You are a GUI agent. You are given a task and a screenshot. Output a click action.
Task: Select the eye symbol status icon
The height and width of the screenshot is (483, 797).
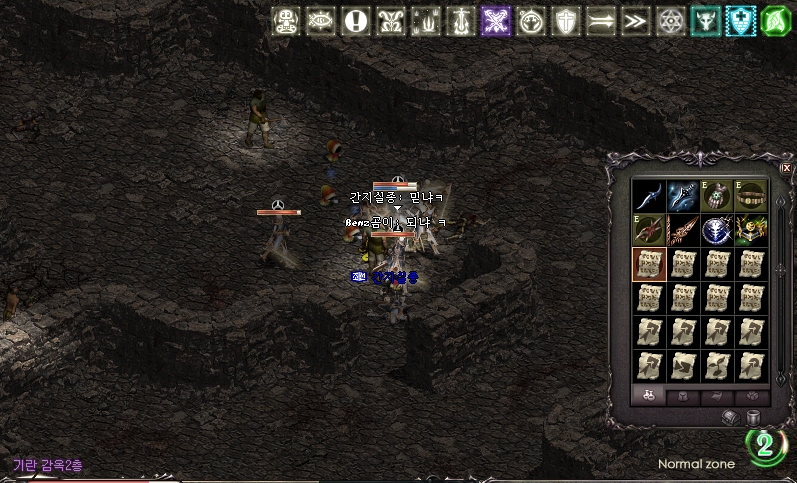coord(320,20)
